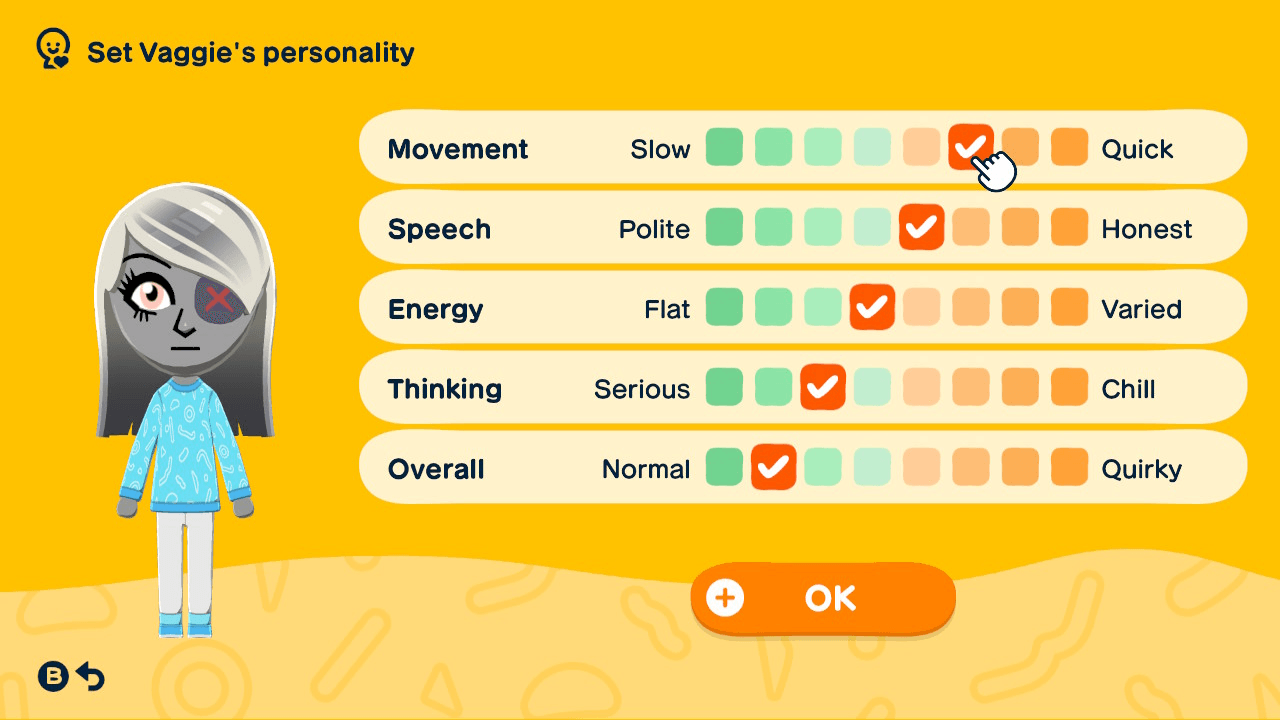The image size is (1280, 720).
Task: Move the Energy rating one step toward Varied
Action: coord(922,307)
